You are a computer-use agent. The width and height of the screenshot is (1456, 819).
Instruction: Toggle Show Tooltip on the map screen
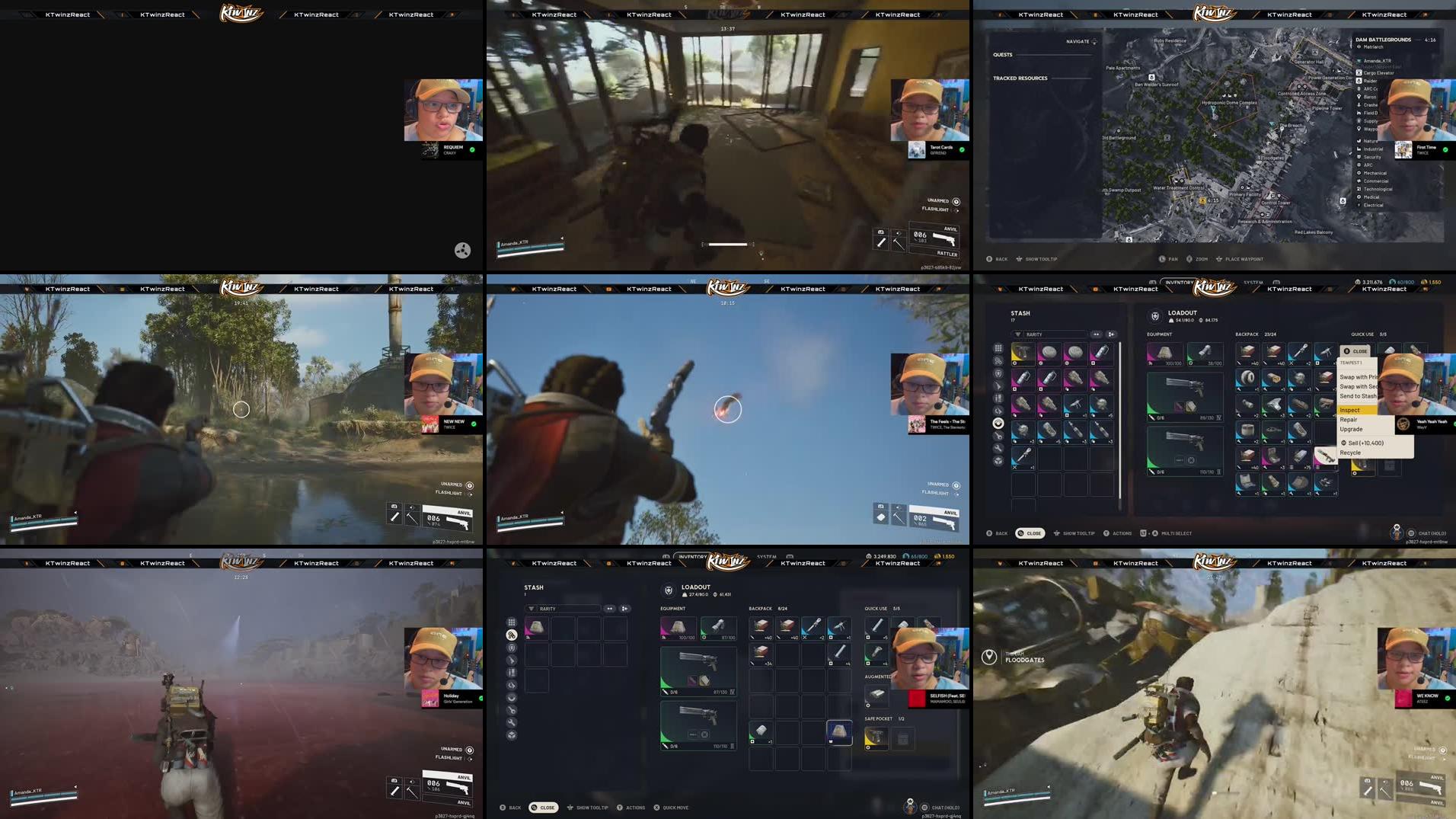[1038, 259]
